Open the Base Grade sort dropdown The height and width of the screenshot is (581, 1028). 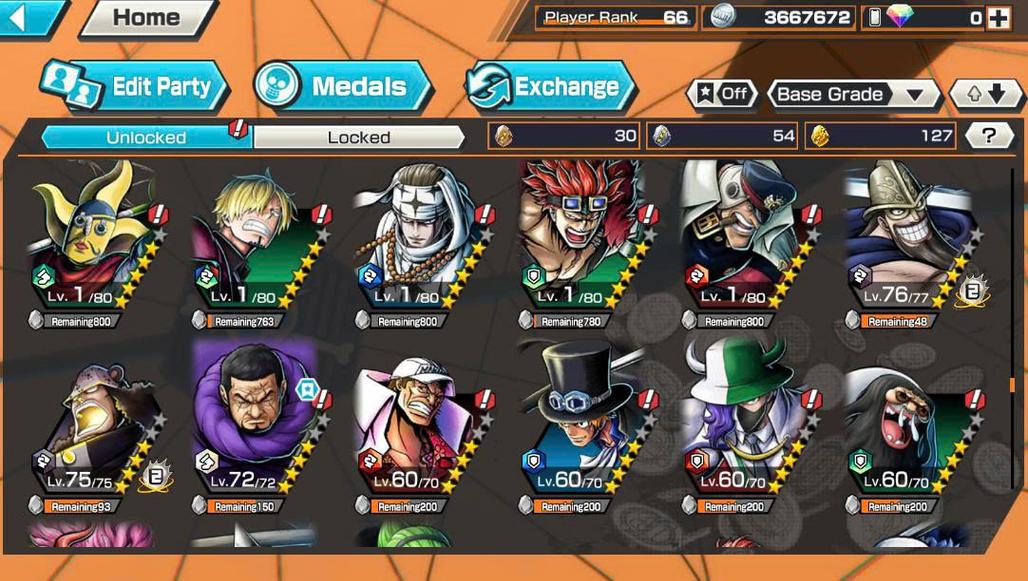click(x=853, y=94)
